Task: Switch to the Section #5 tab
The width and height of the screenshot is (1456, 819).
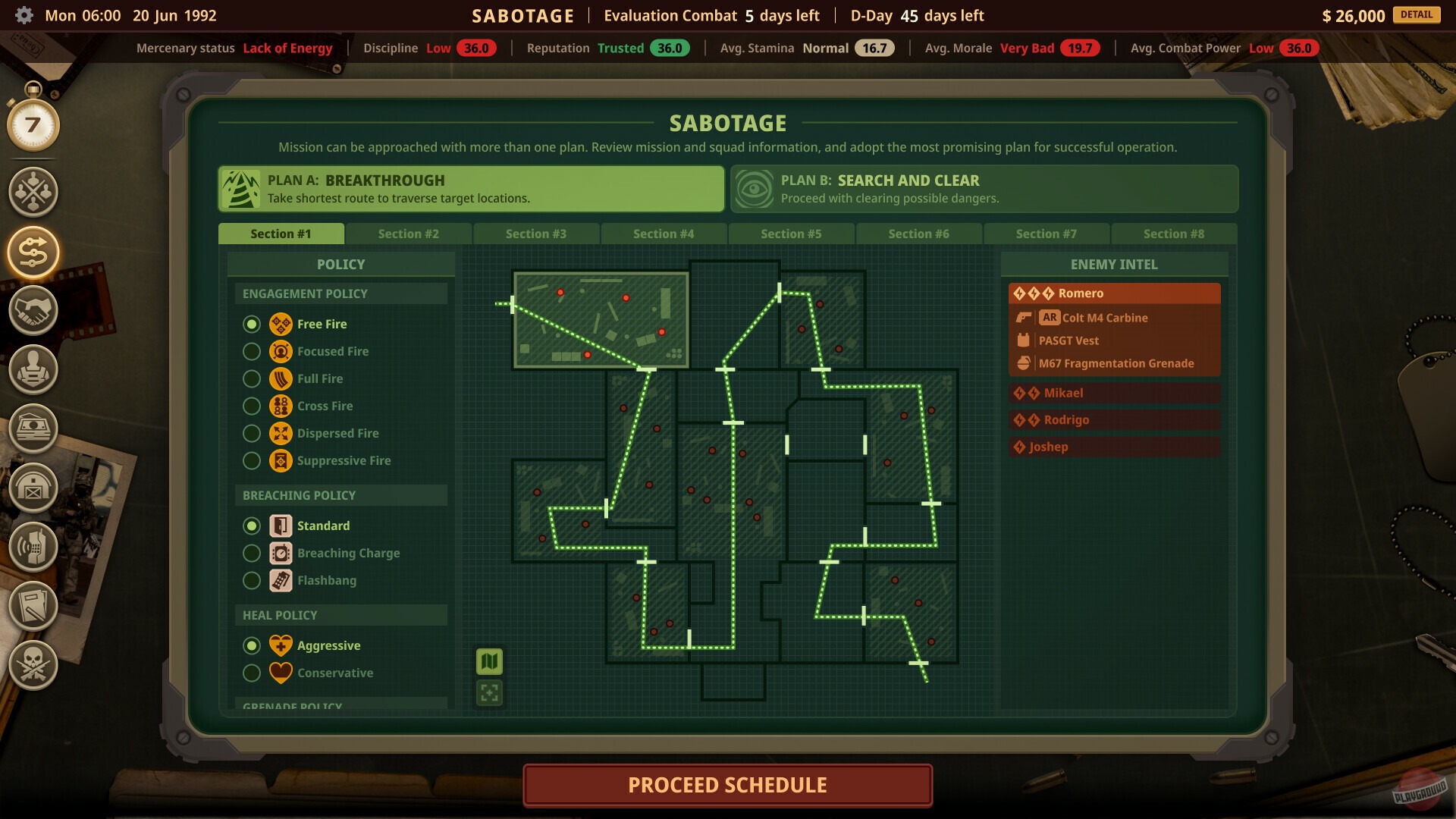Action: tap(791, 234)
